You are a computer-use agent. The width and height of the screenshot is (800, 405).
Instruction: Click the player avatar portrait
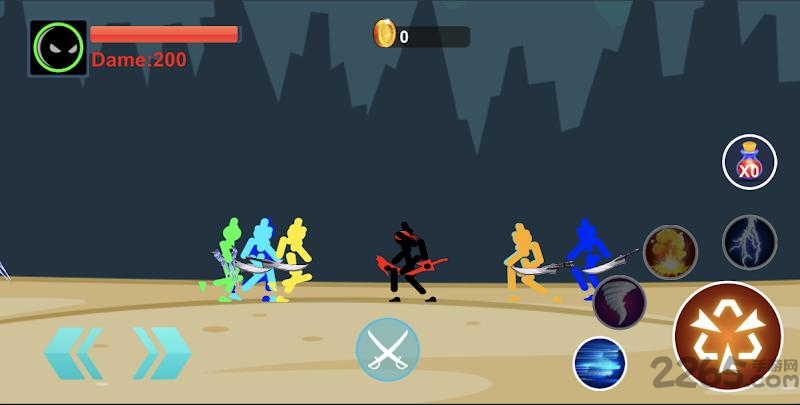tap(58, 47)
